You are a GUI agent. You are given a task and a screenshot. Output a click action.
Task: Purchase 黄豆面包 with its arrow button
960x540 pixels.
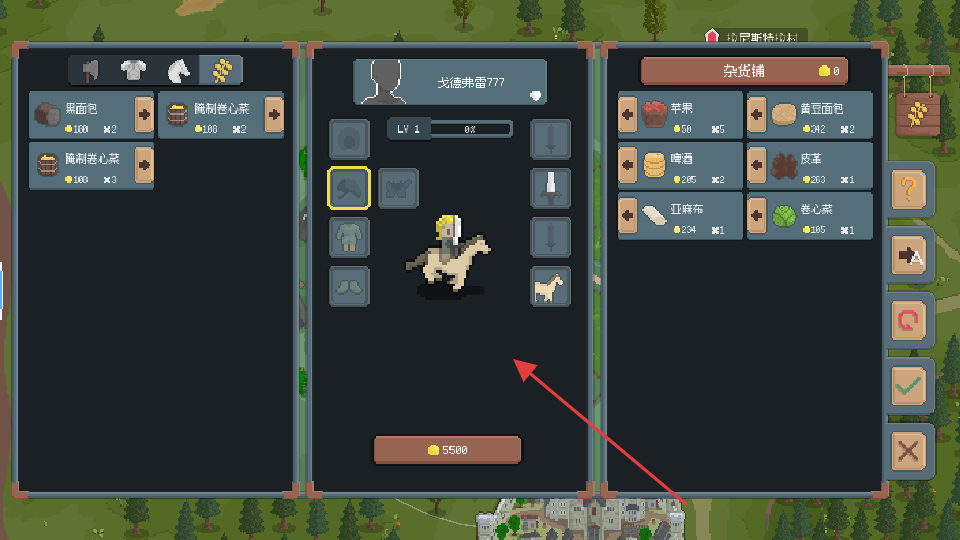(757, 115)
